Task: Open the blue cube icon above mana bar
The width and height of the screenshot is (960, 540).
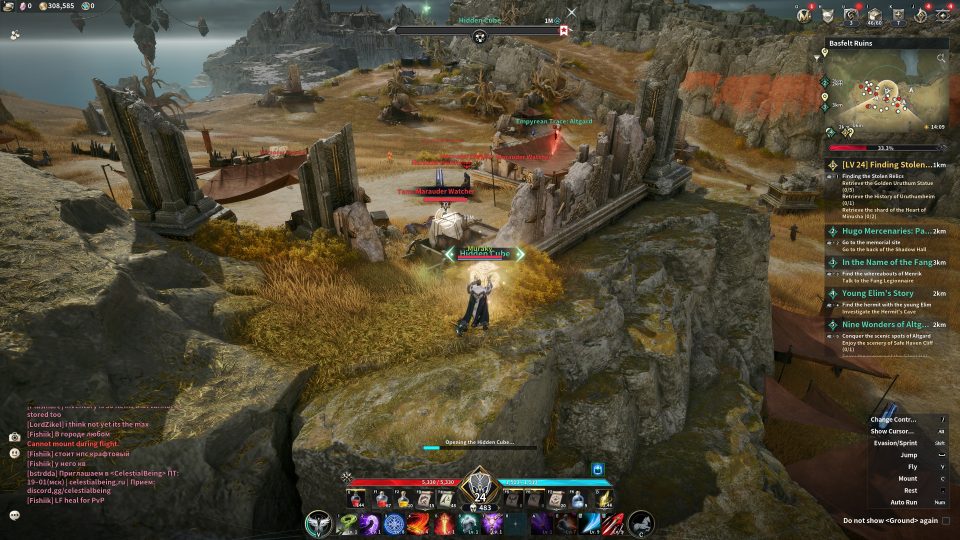Action: coord(599,468)
